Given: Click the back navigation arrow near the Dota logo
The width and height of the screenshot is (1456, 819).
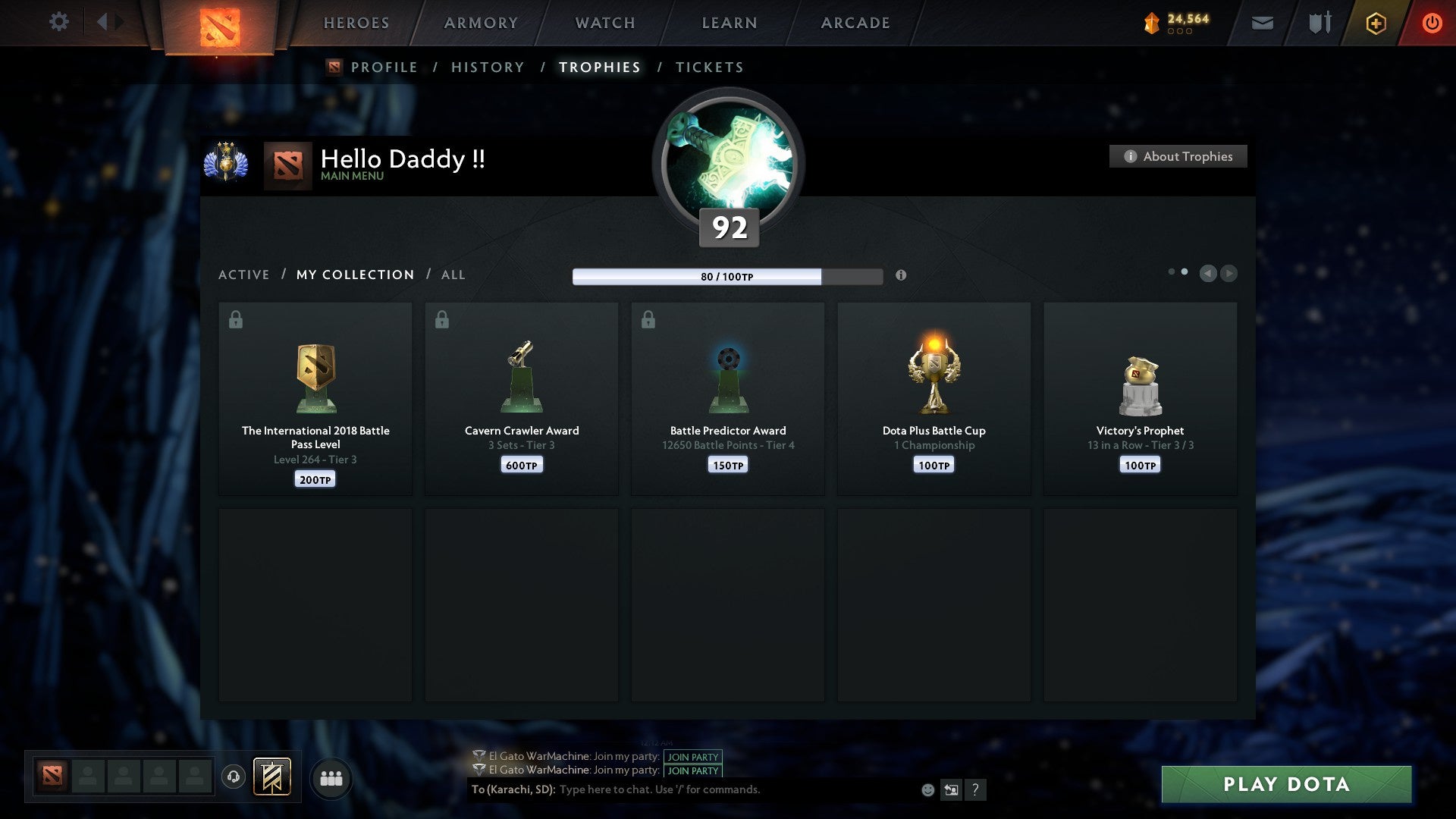Looking at the screenshot, I should [x=101, y=22].
